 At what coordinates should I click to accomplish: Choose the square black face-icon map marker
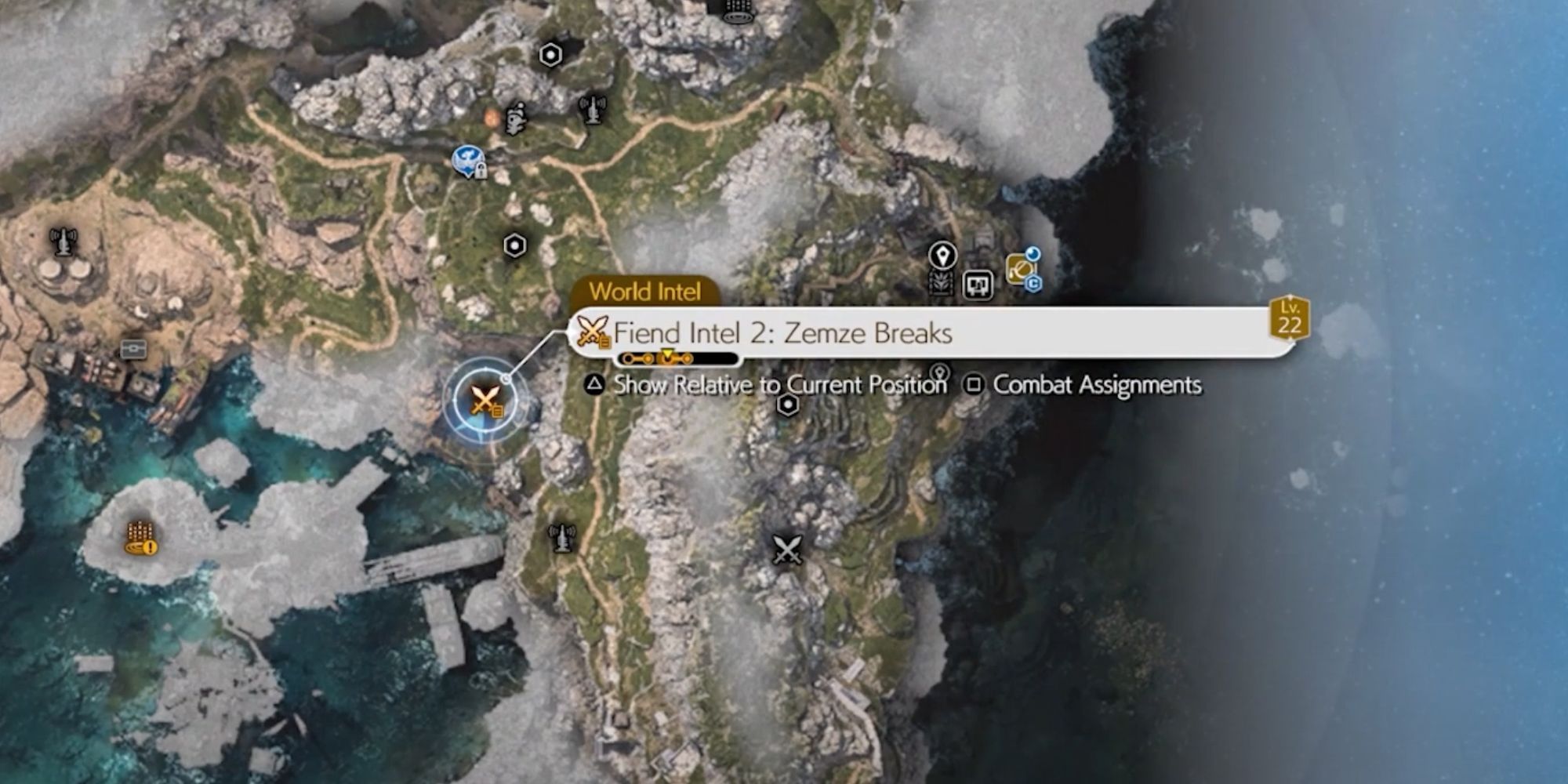click(x=978, y=285)
